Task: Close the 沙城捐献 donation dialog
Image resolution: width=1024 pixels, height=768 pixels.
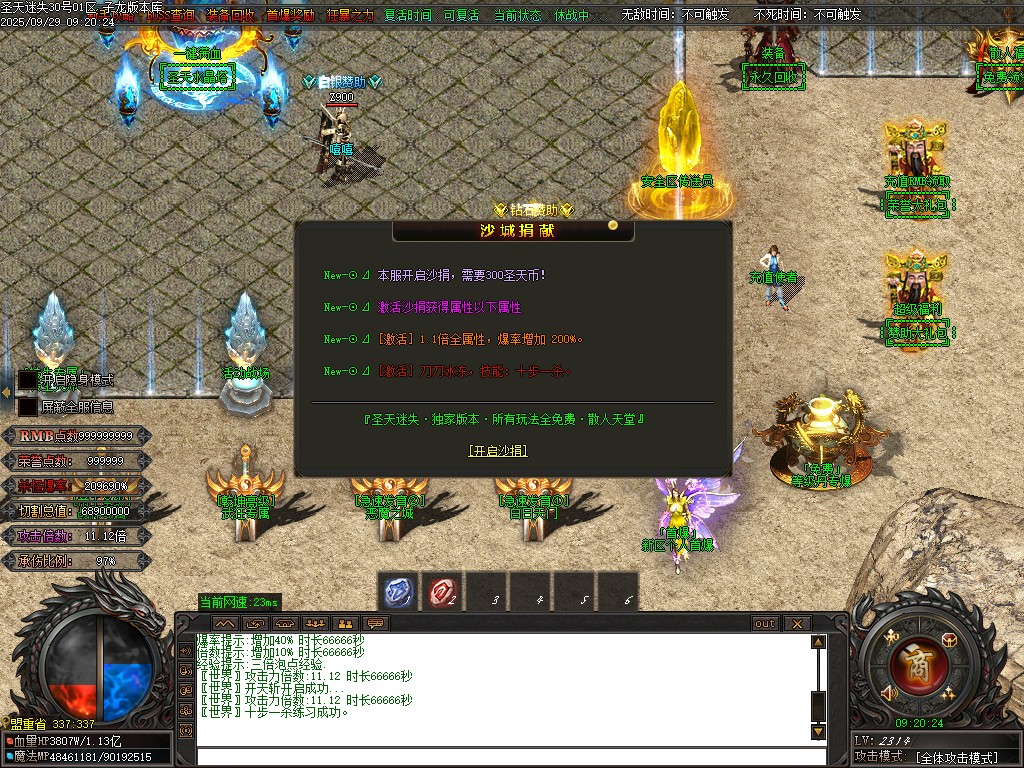Action: click(613, 225)
